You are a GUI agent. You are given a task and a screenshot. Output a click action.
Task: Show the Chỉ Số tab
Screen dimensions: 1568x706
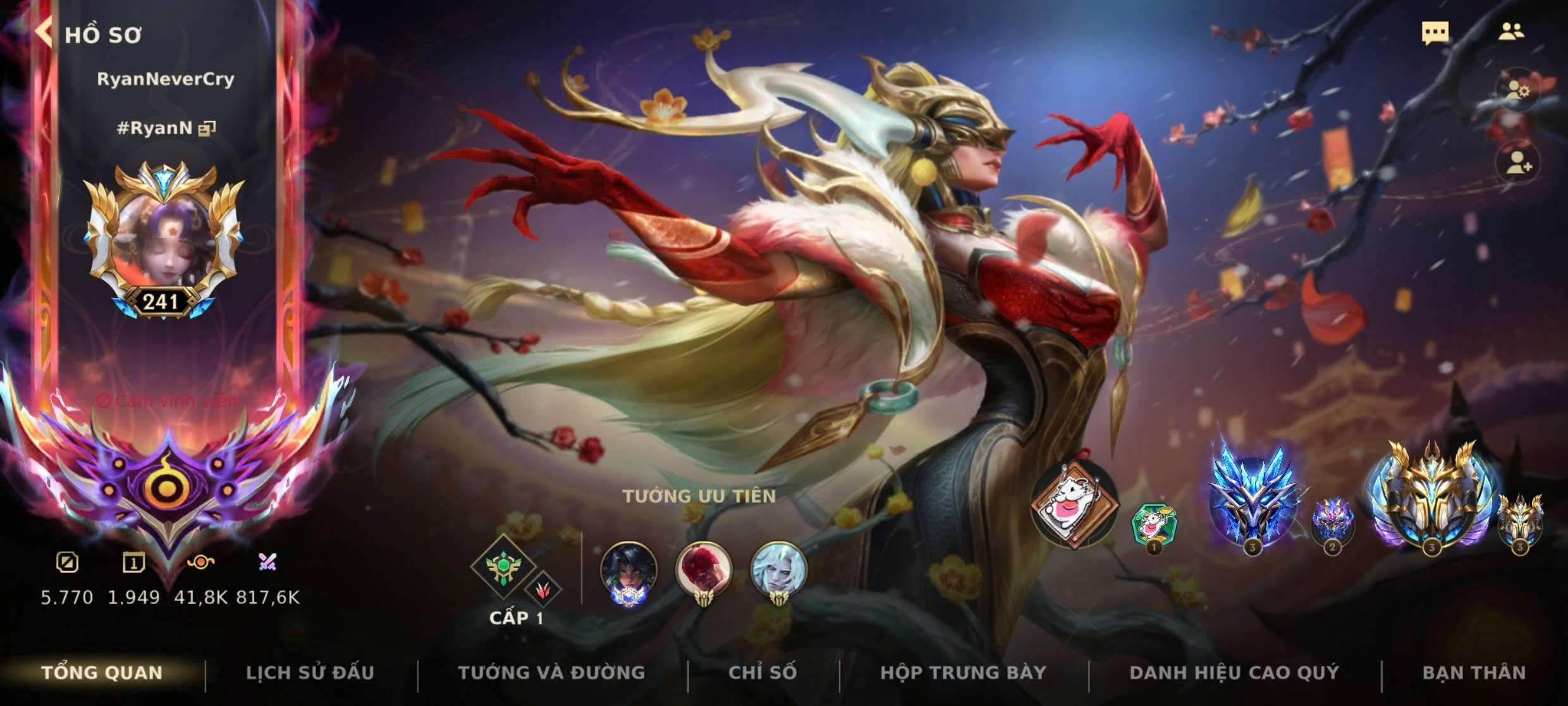(x=762, y=672)
